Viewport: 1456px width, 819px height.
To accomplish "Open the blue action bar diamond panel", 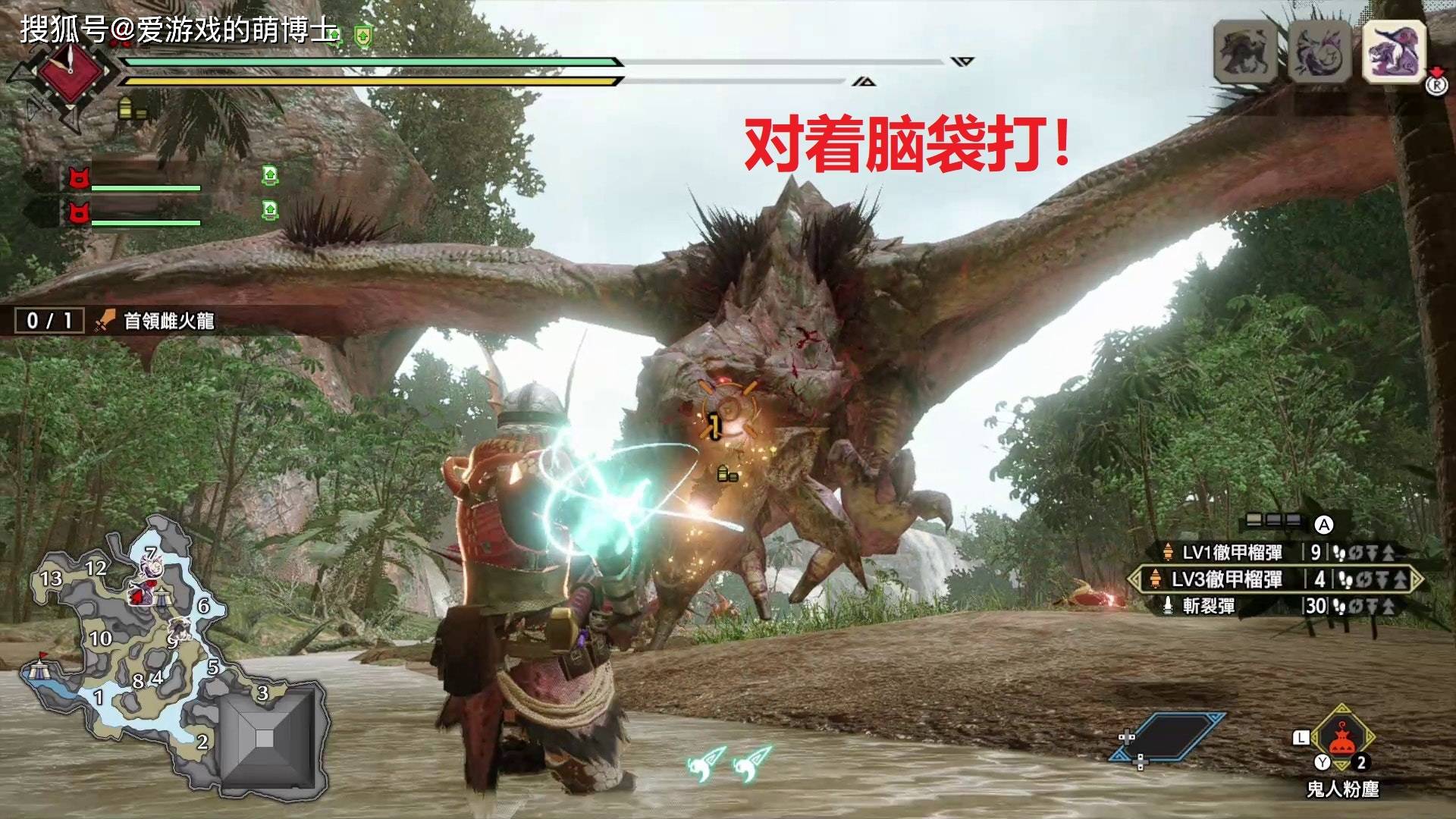I will [x=1166, y=736].
